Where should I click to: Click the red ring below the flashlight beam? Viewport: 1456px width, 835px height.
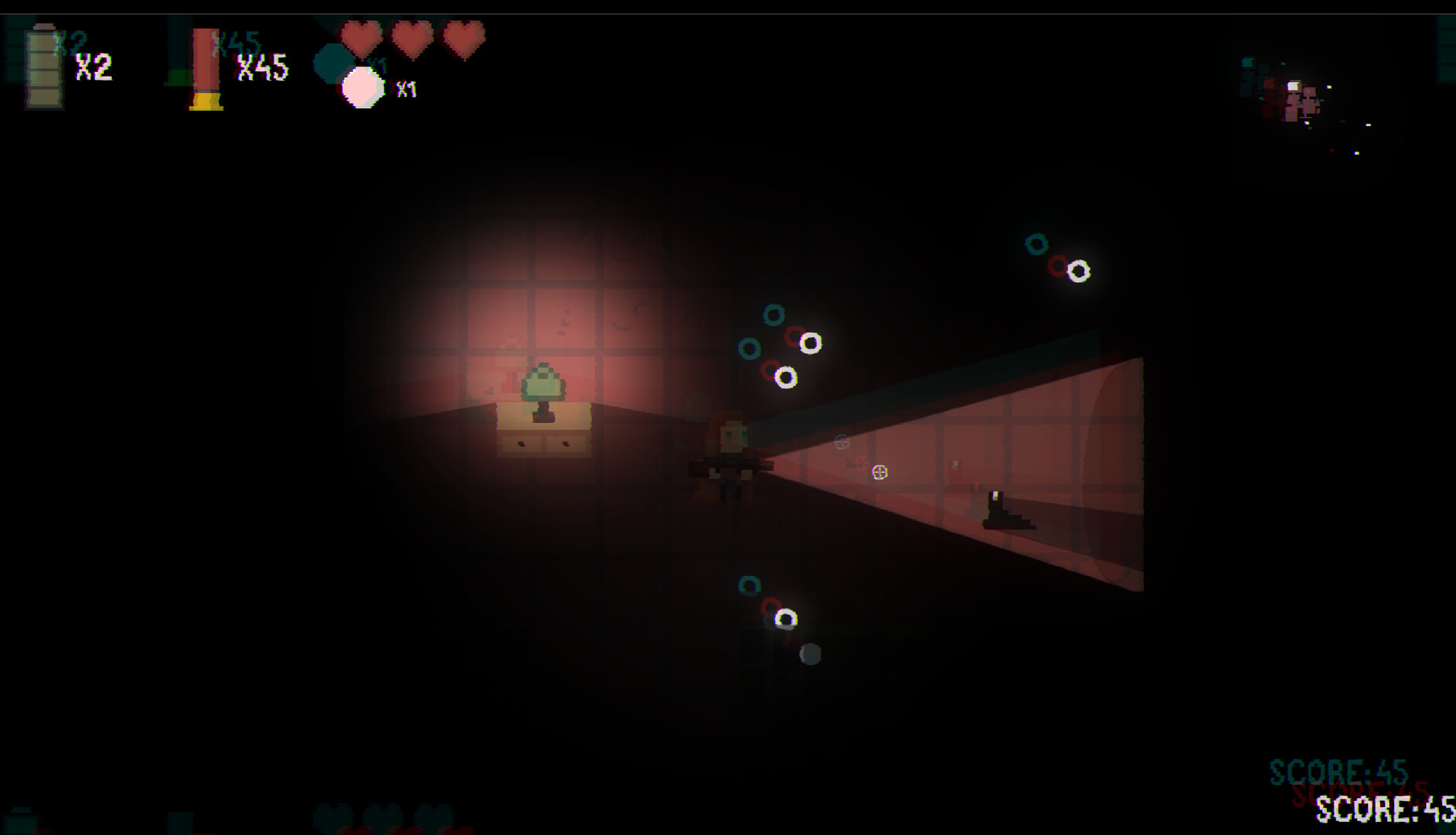click(x=774, y=607)
